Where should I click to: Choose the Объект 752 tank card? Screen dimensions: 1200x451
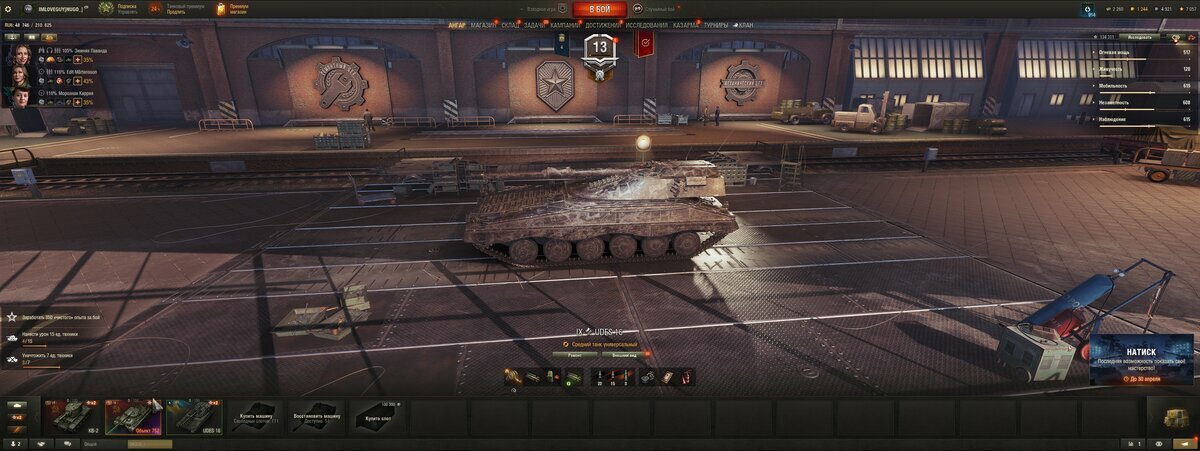point(132,417)
